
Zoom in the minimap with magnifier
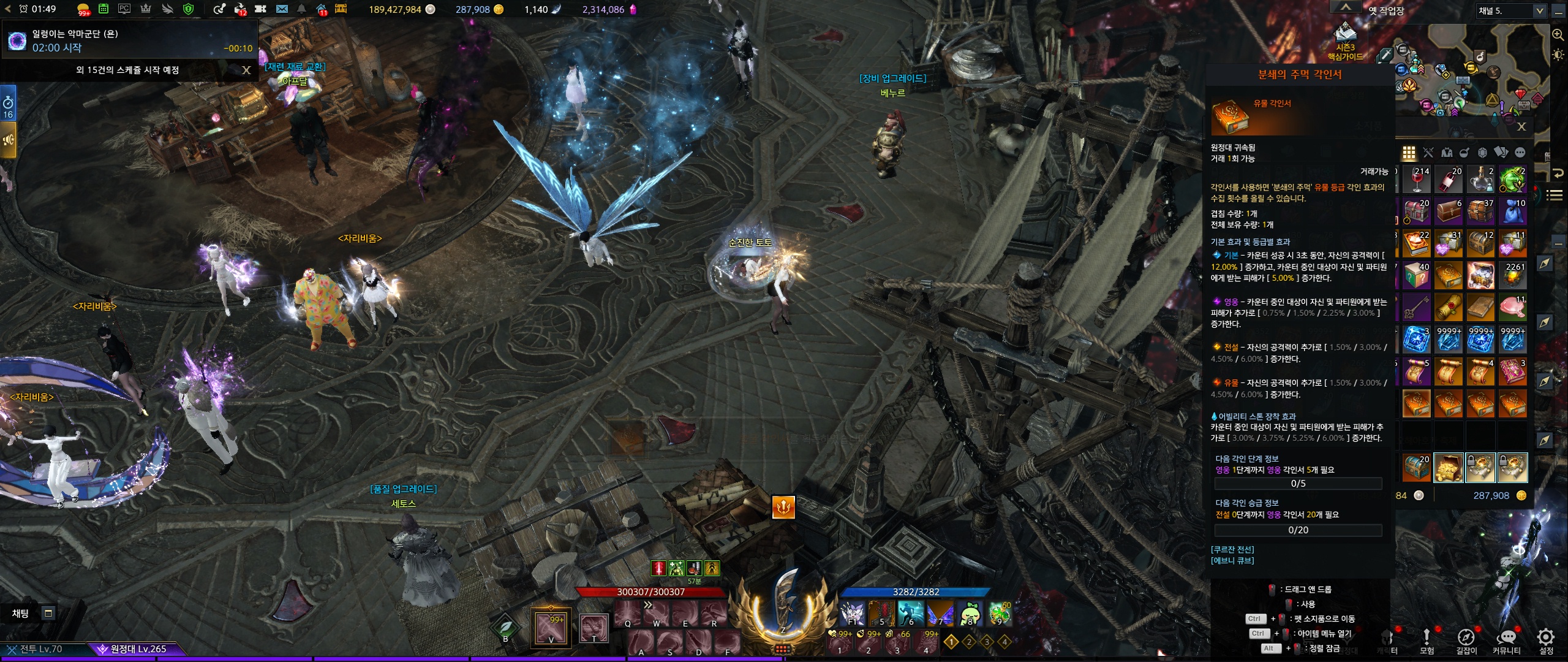[x=1558, y=35]
